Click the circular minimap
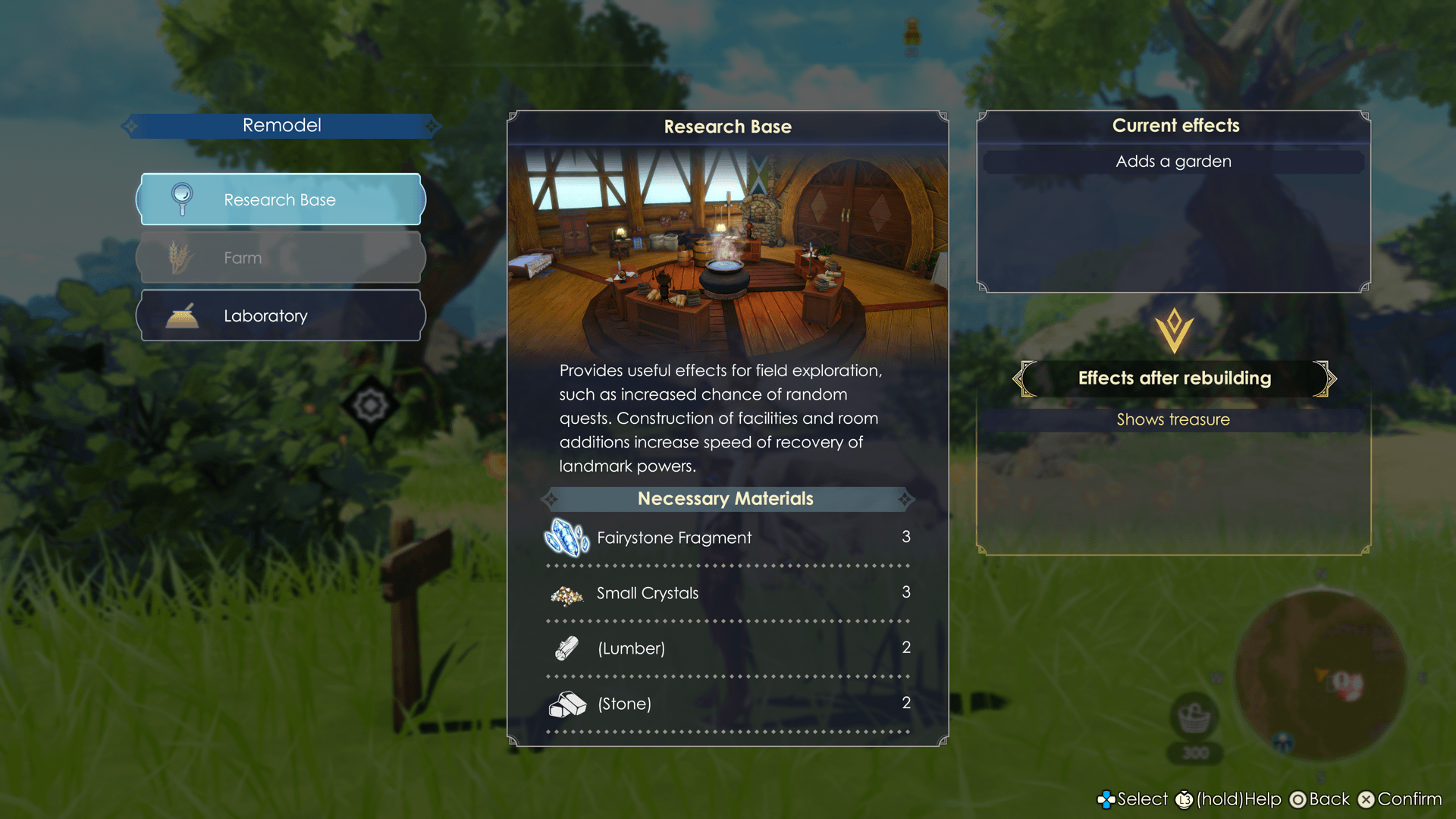 1320,675
